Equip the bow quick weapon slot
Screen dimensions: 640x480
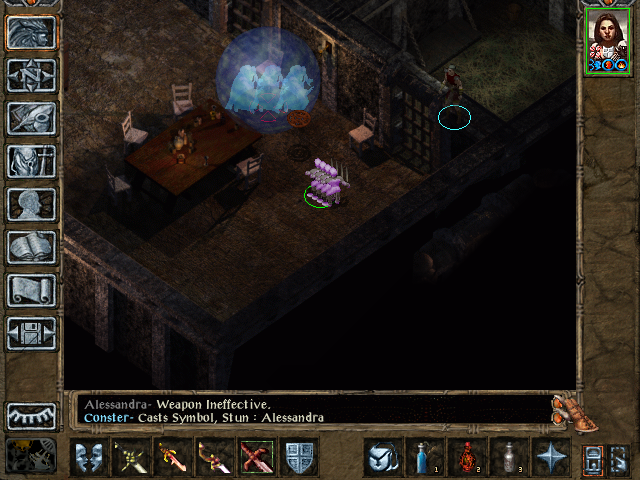click(214, 457)
